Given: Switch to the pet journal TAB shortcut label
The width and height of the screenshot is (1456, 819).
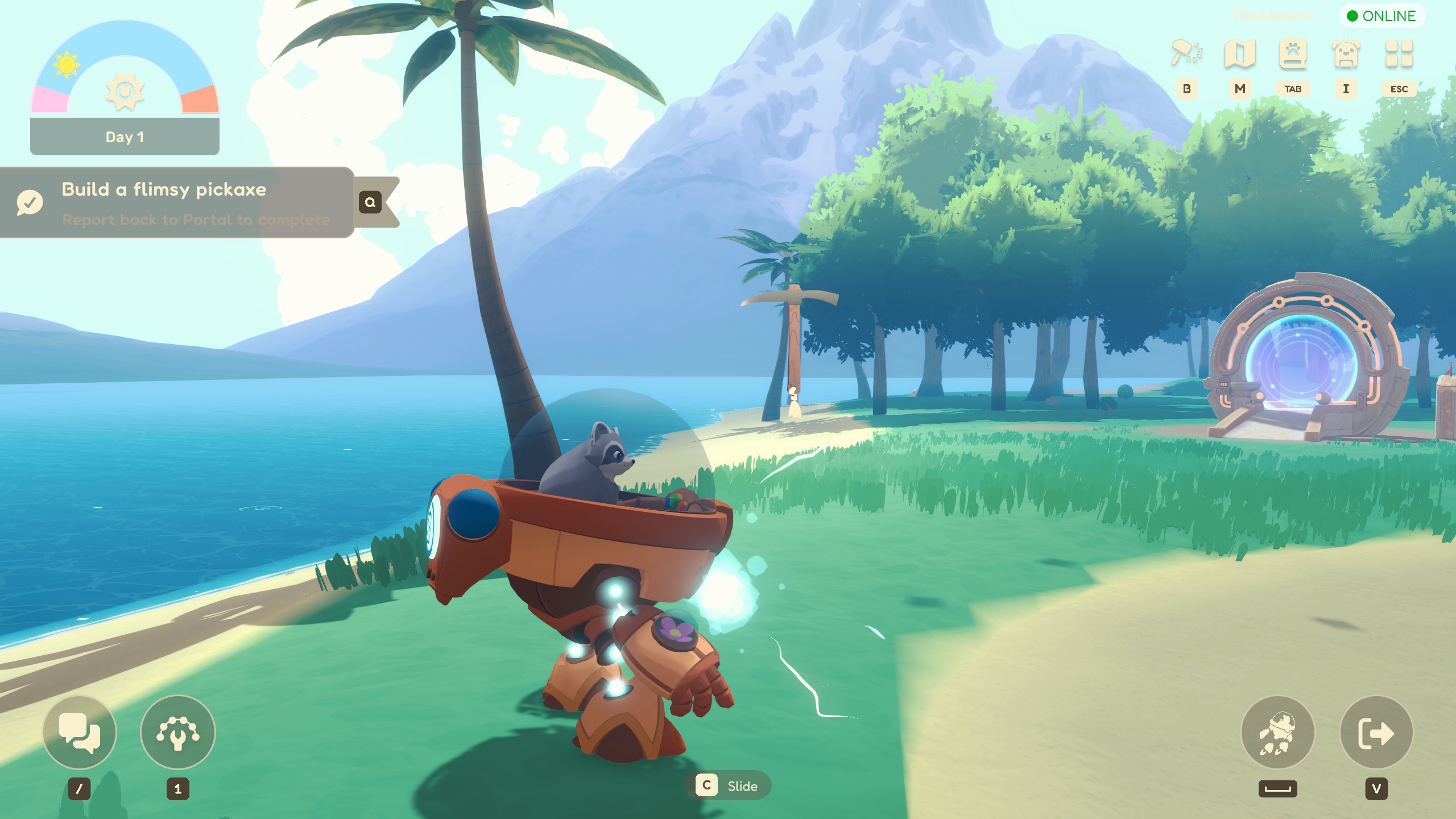Looking at the screenshot, I should (x=1293, y=89).
